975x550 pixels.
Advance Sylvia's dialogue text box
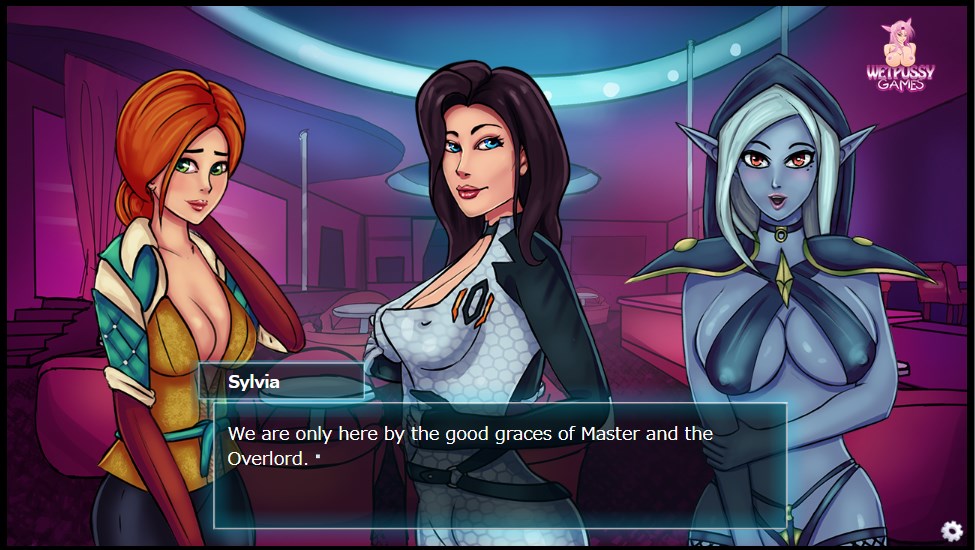click(x=500, y=464)
